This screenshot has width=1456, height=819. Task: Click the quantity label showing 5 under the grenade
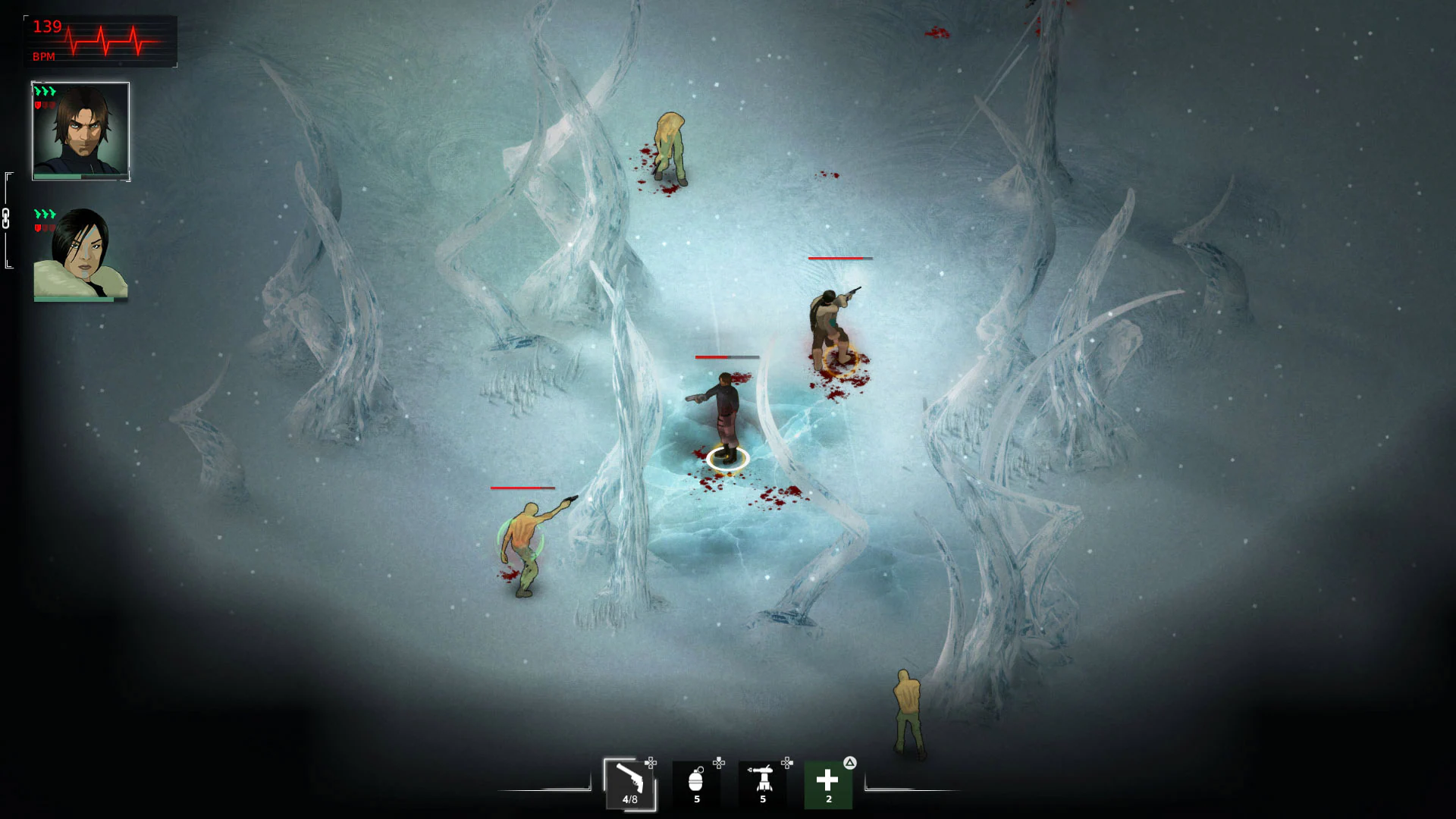click(696, 799)
